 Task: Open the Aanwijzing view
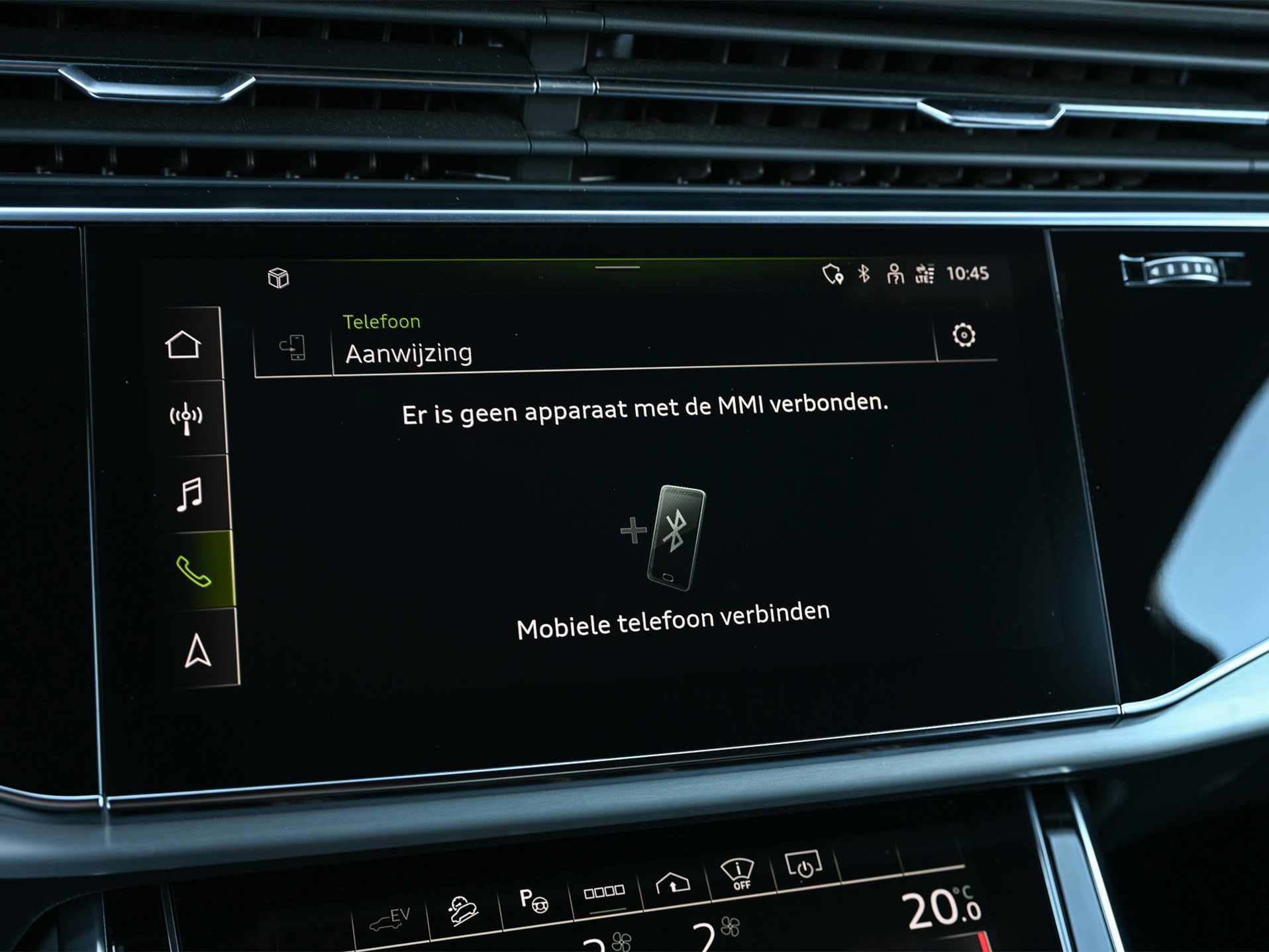[x=408, y=352]
